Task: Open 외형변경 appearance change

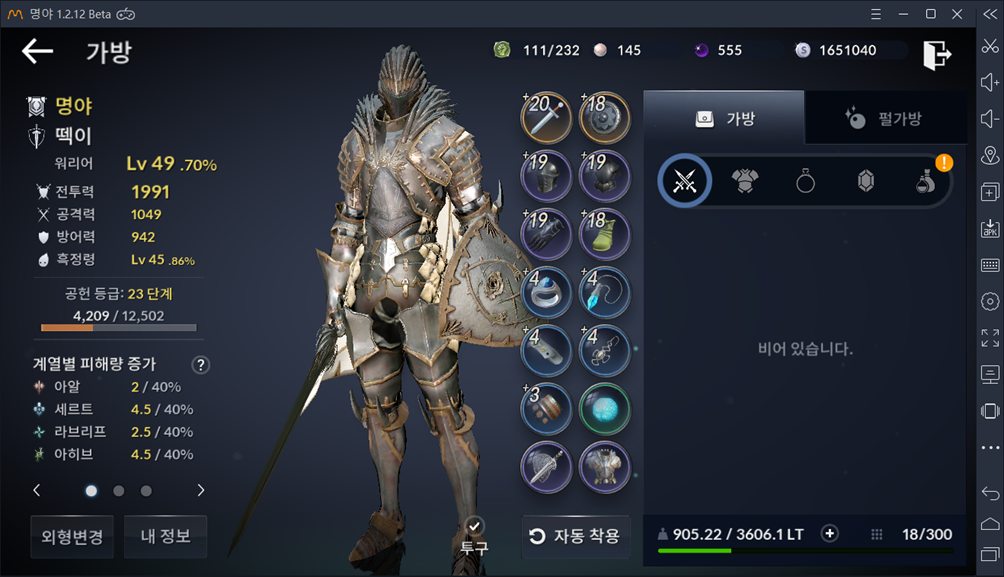Action: 73,536
